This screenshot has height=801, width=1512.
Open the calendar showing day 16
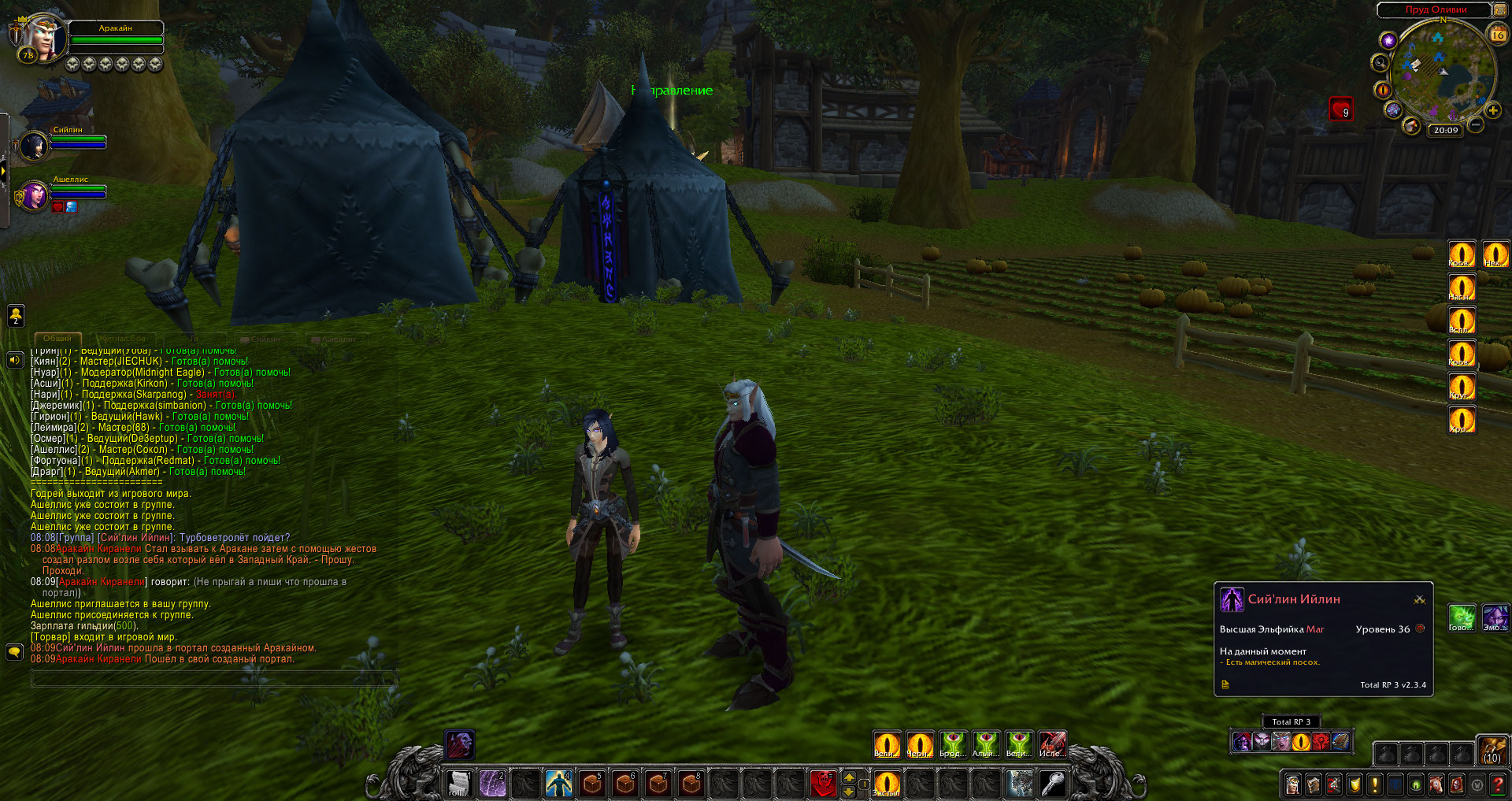coord(1497,34)
